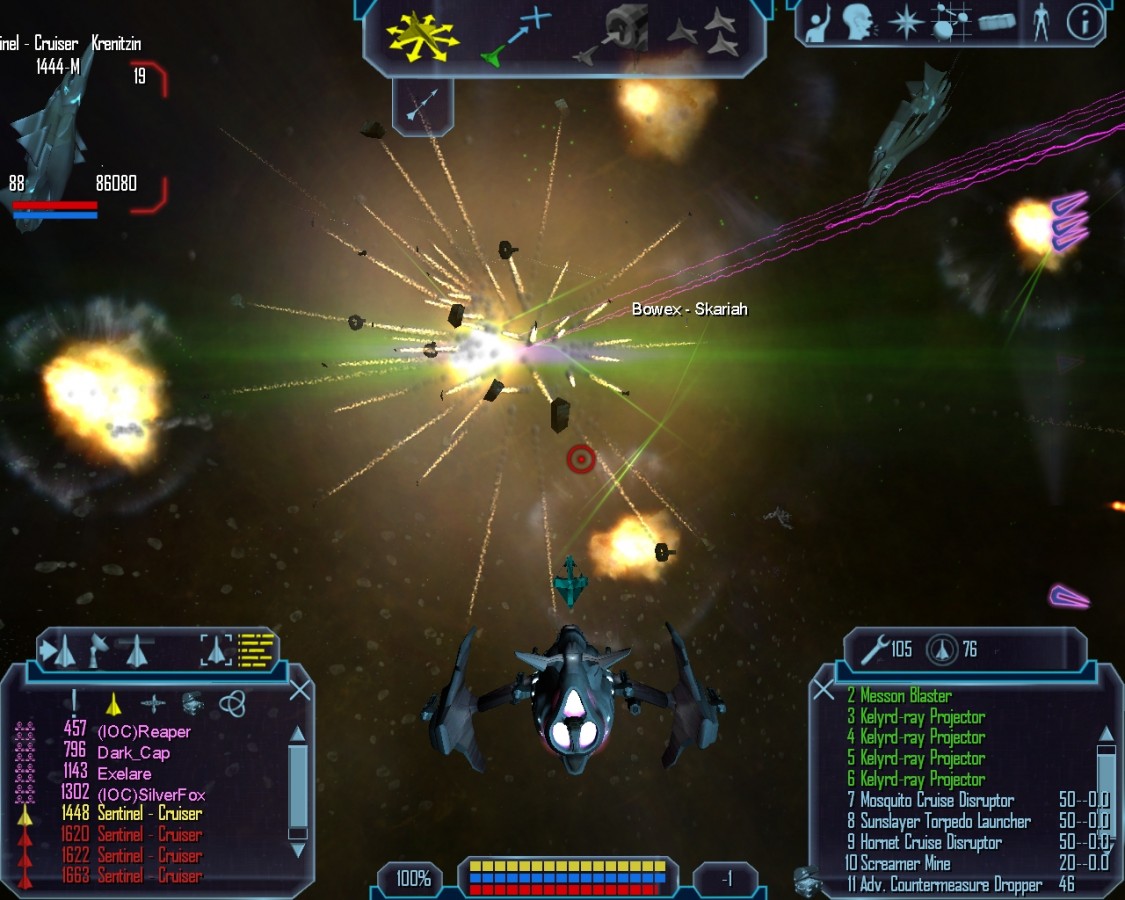Select the three-ship formation icon
This screenshot has width=1125, height=900.
704,33
